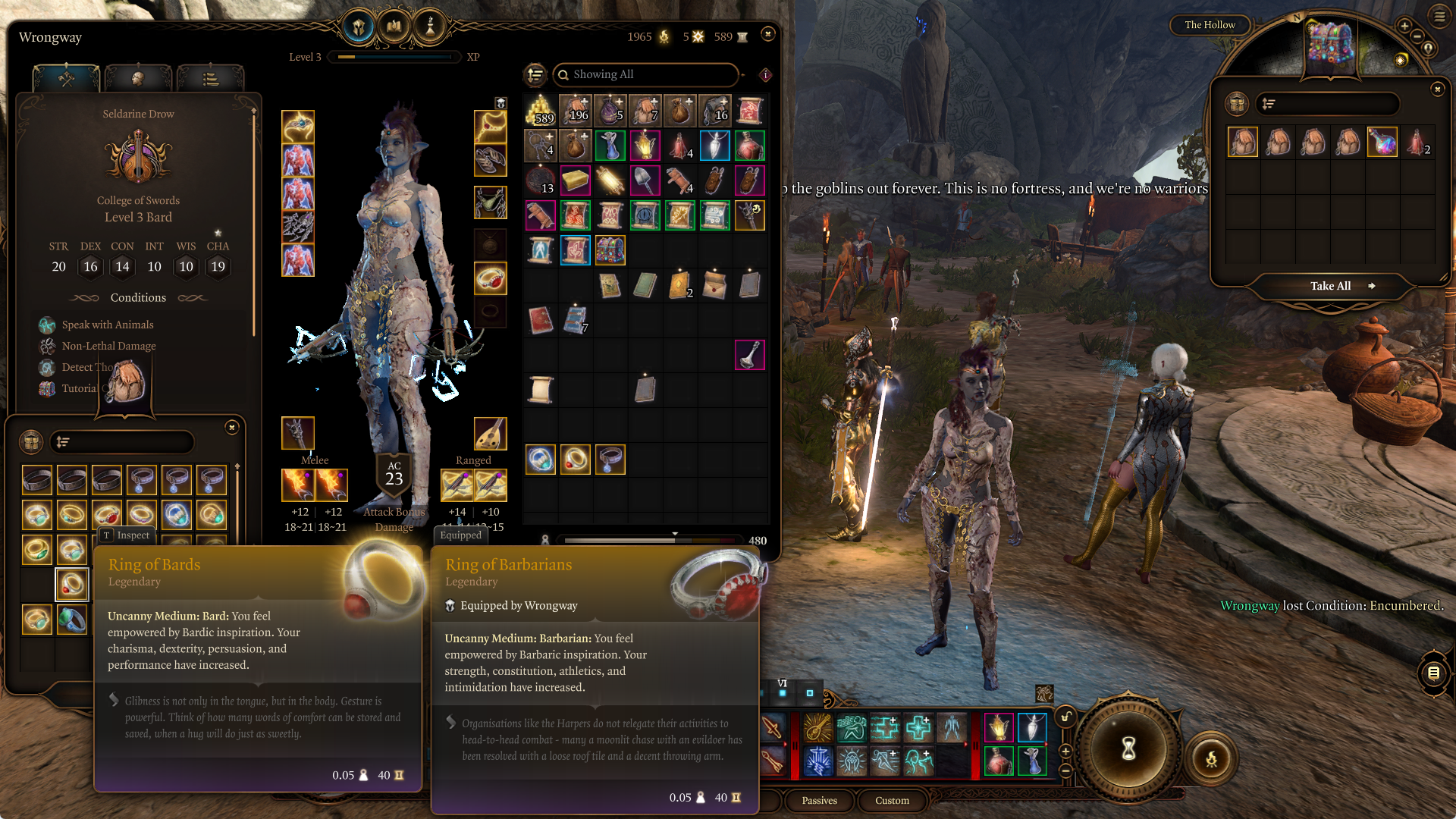
Task: Open the game menu hamburger button
Action: coord(1439,16)
